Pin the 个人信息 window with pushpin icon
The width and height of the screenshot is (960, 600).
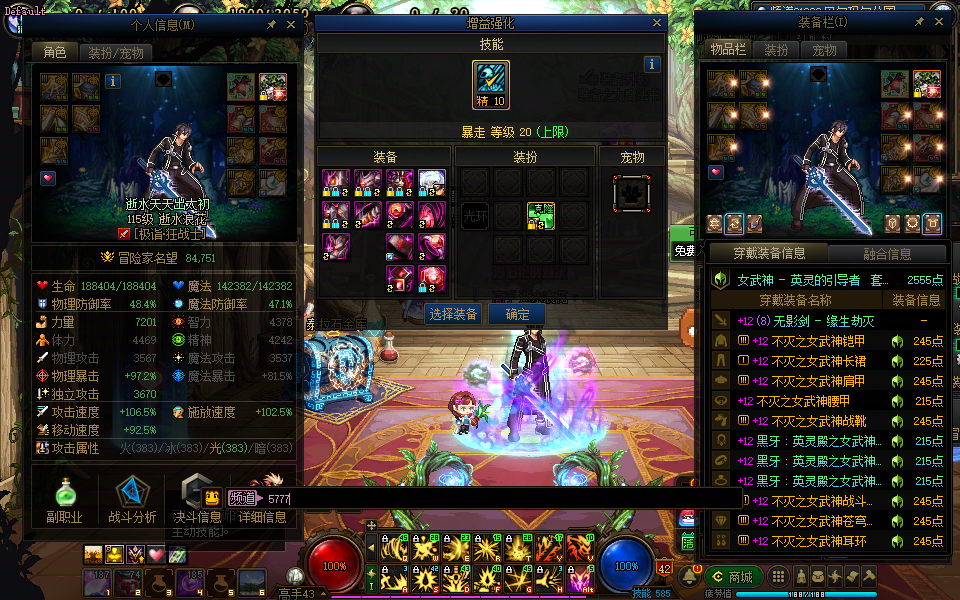272,23
